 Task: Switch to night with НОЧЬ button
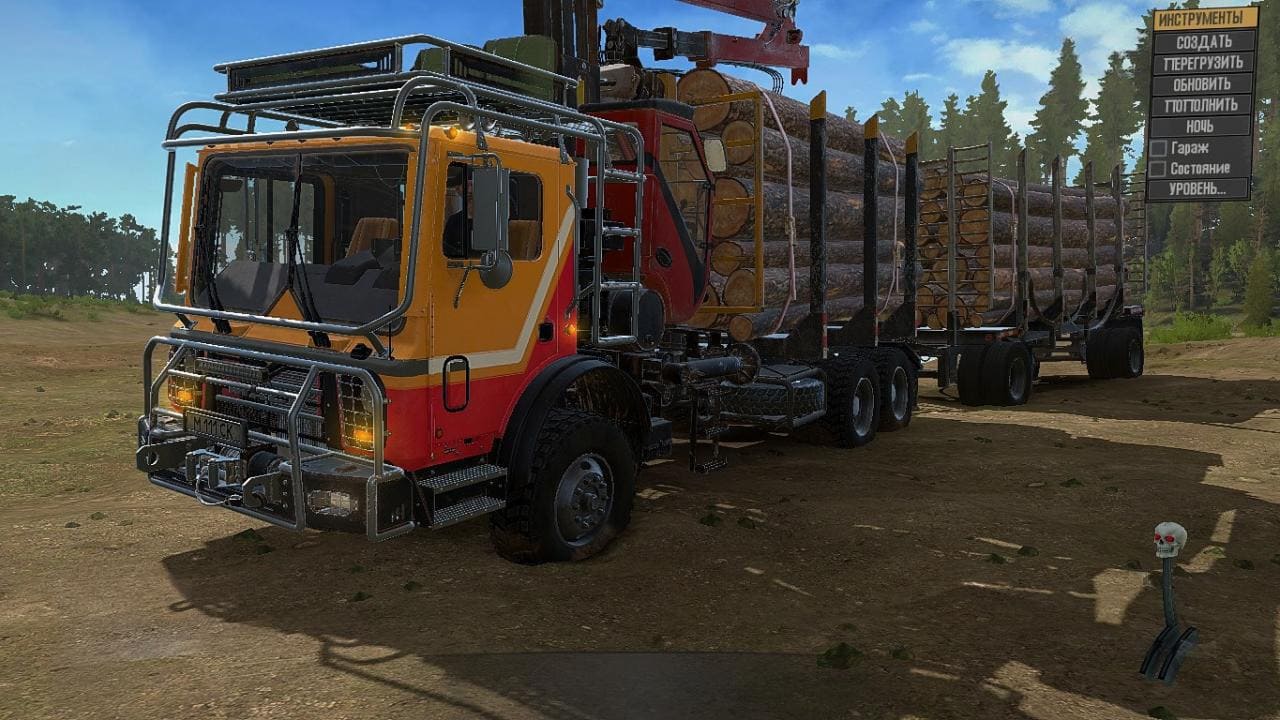1203,126
